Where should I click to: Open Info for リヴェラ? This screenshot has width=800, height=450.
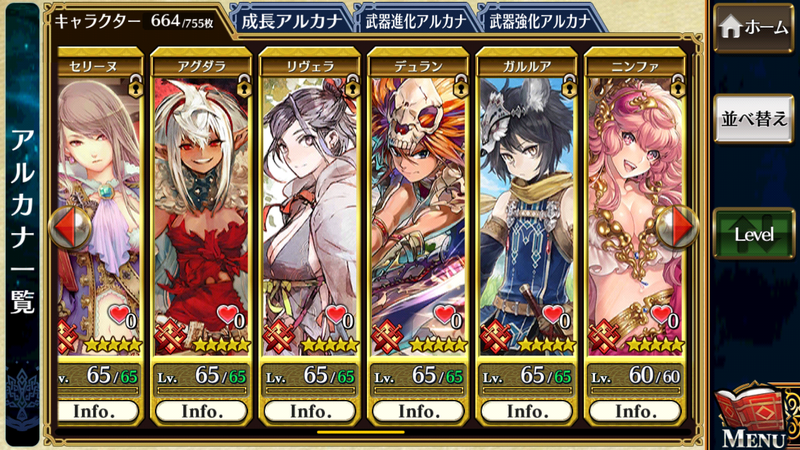coord(310,411)
